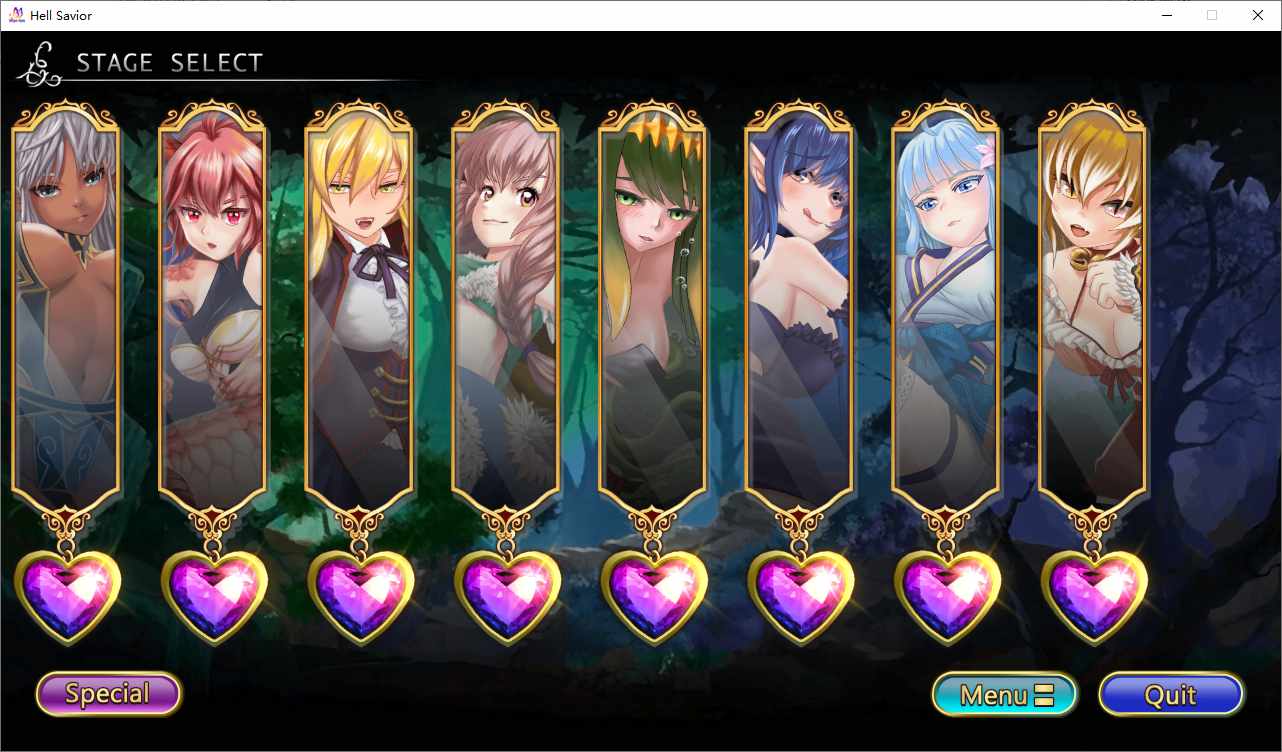Click the heart pendant under the rightmost blonde girl

1092,594
